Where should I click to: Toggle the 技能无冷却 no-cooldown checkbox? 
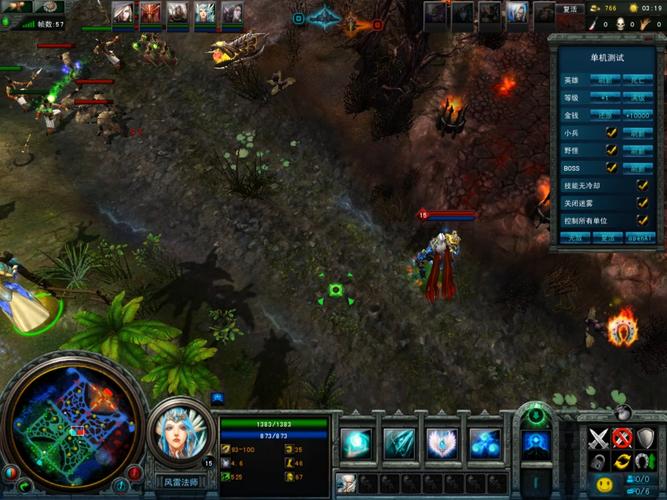(643, 185)
